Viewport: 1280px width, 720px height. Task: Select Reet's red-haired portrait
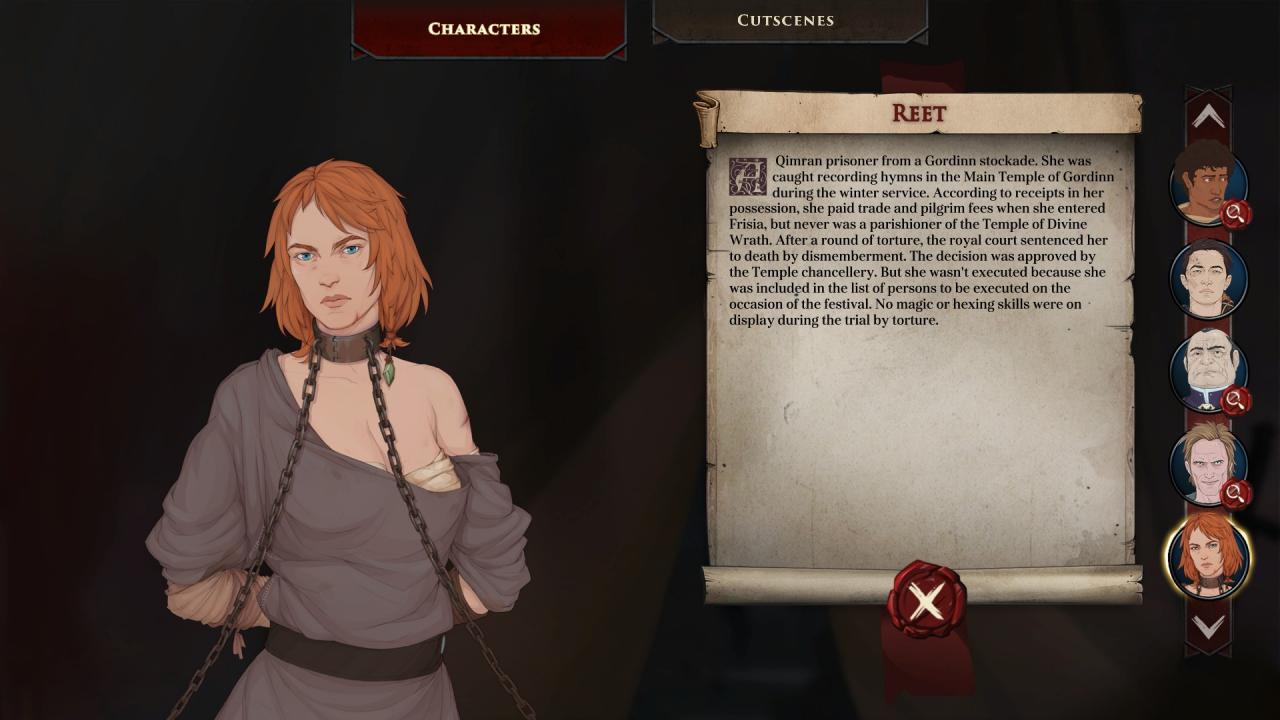(x=1208, y=555)
